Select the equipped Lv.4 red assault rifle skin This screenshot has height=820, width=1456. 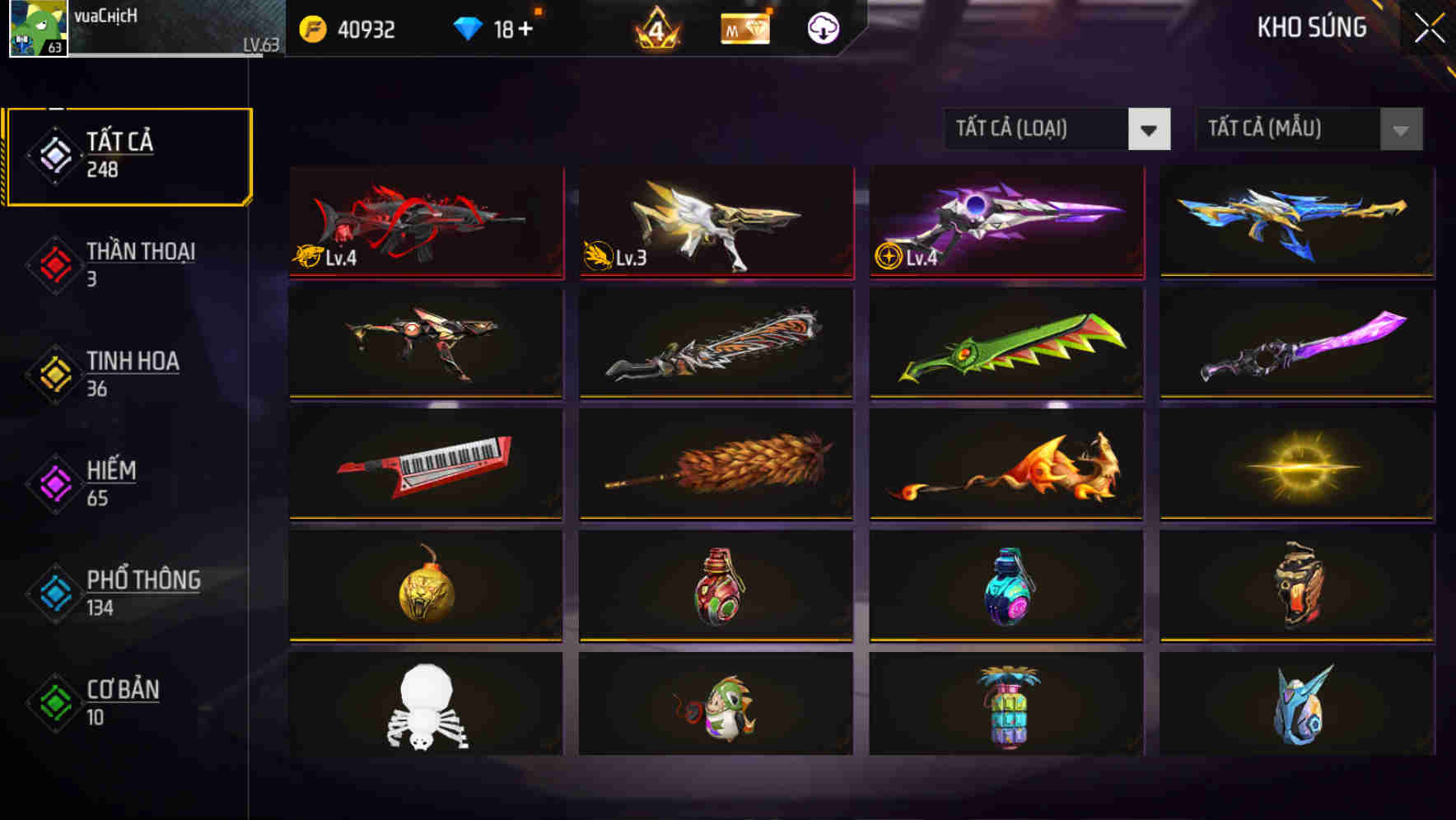pos(425,223)
